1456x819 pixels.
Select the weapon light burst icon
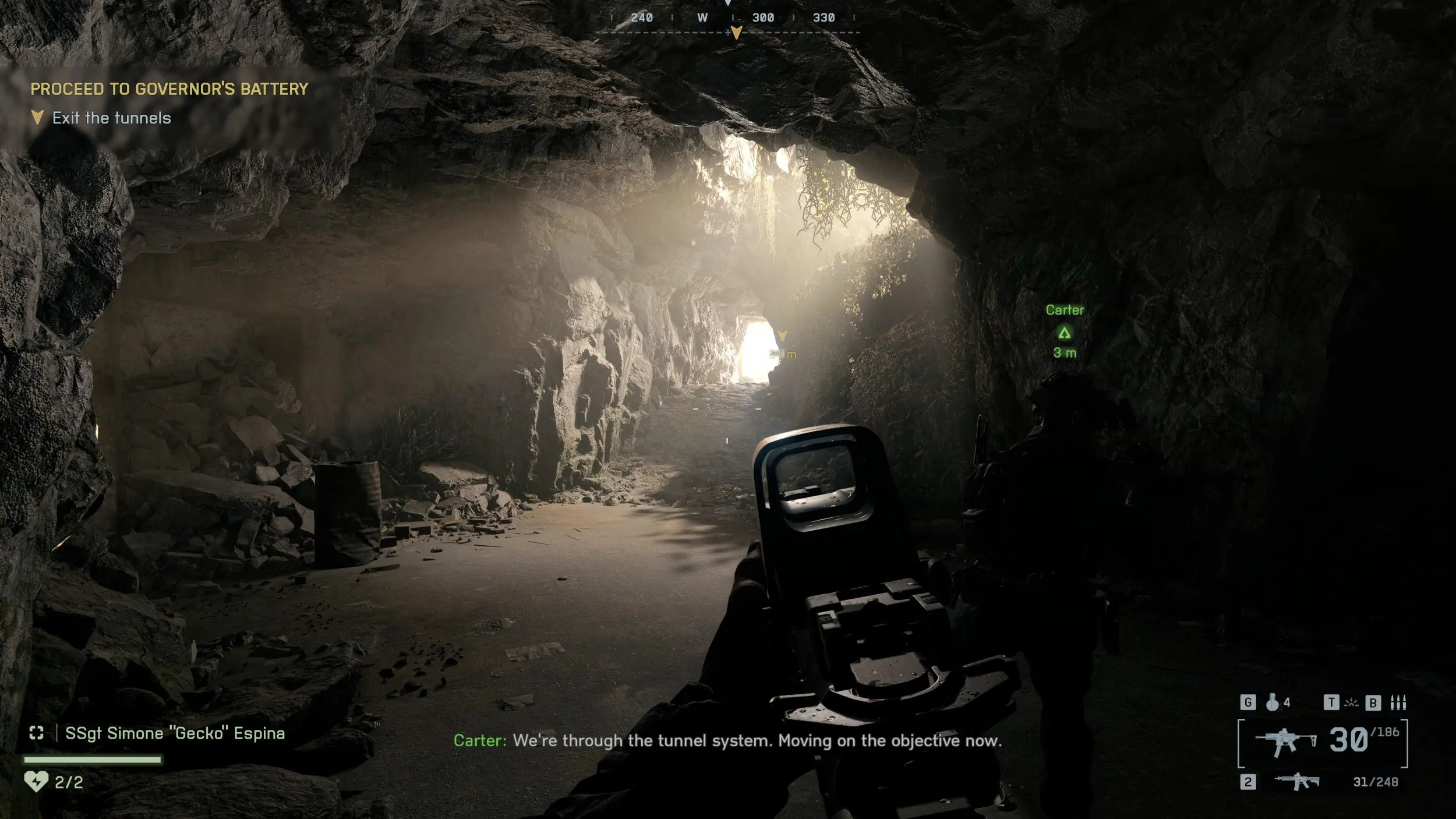pos(1351,703)
